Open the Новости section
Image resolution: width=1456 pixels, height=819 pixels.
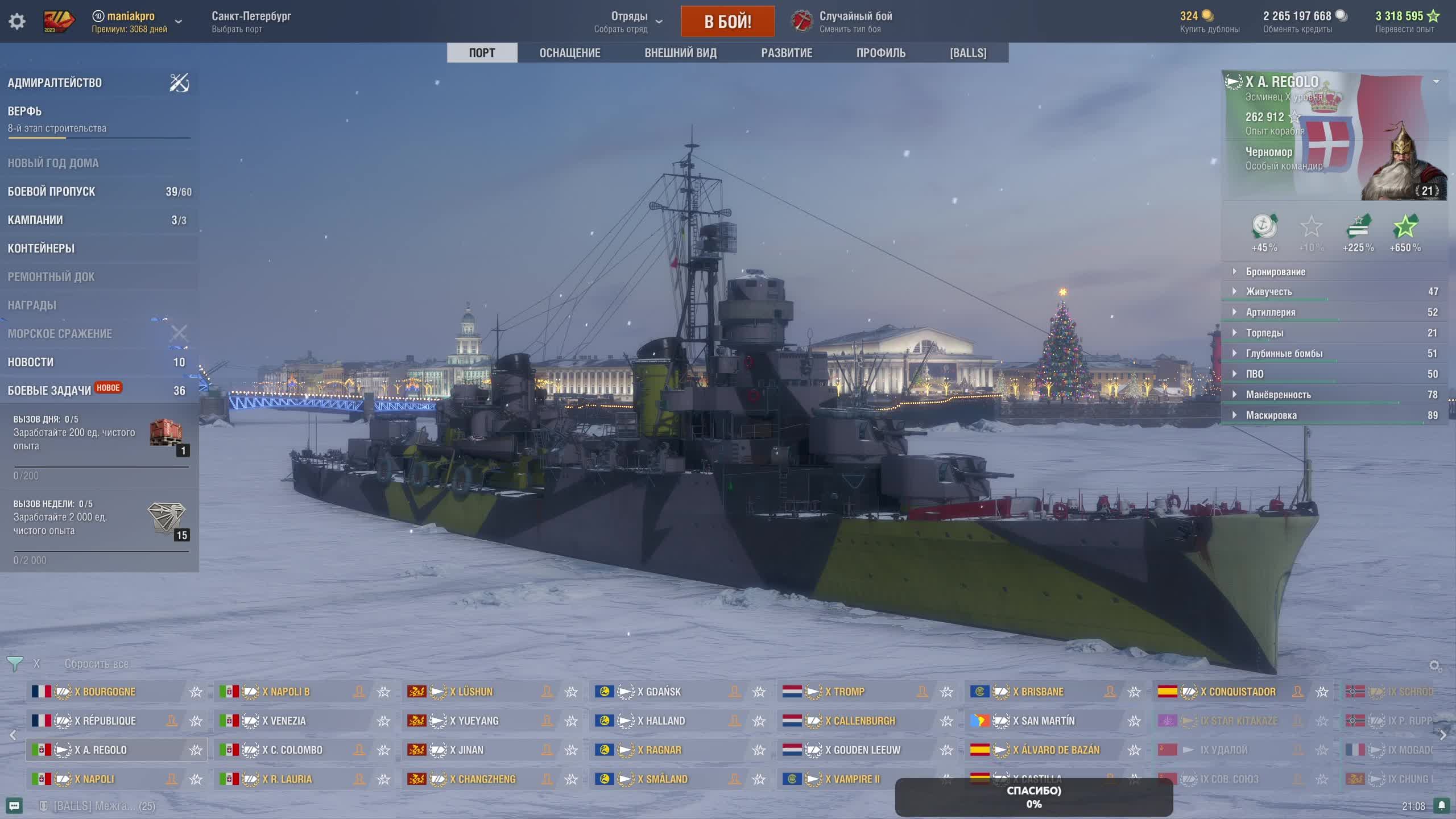tap(31, 362)
